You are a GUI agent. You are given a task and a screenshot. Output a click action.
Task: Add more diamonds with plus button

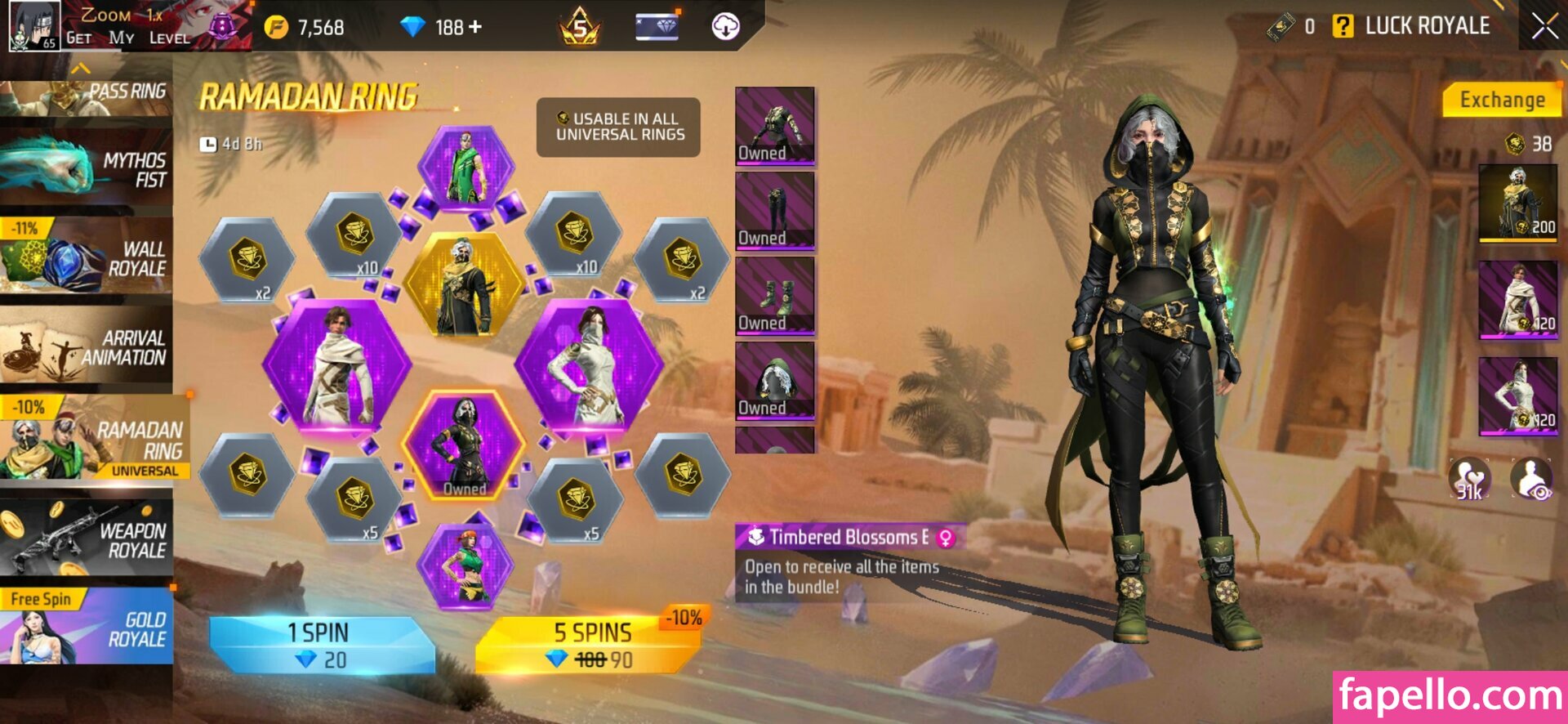point(475,27)
